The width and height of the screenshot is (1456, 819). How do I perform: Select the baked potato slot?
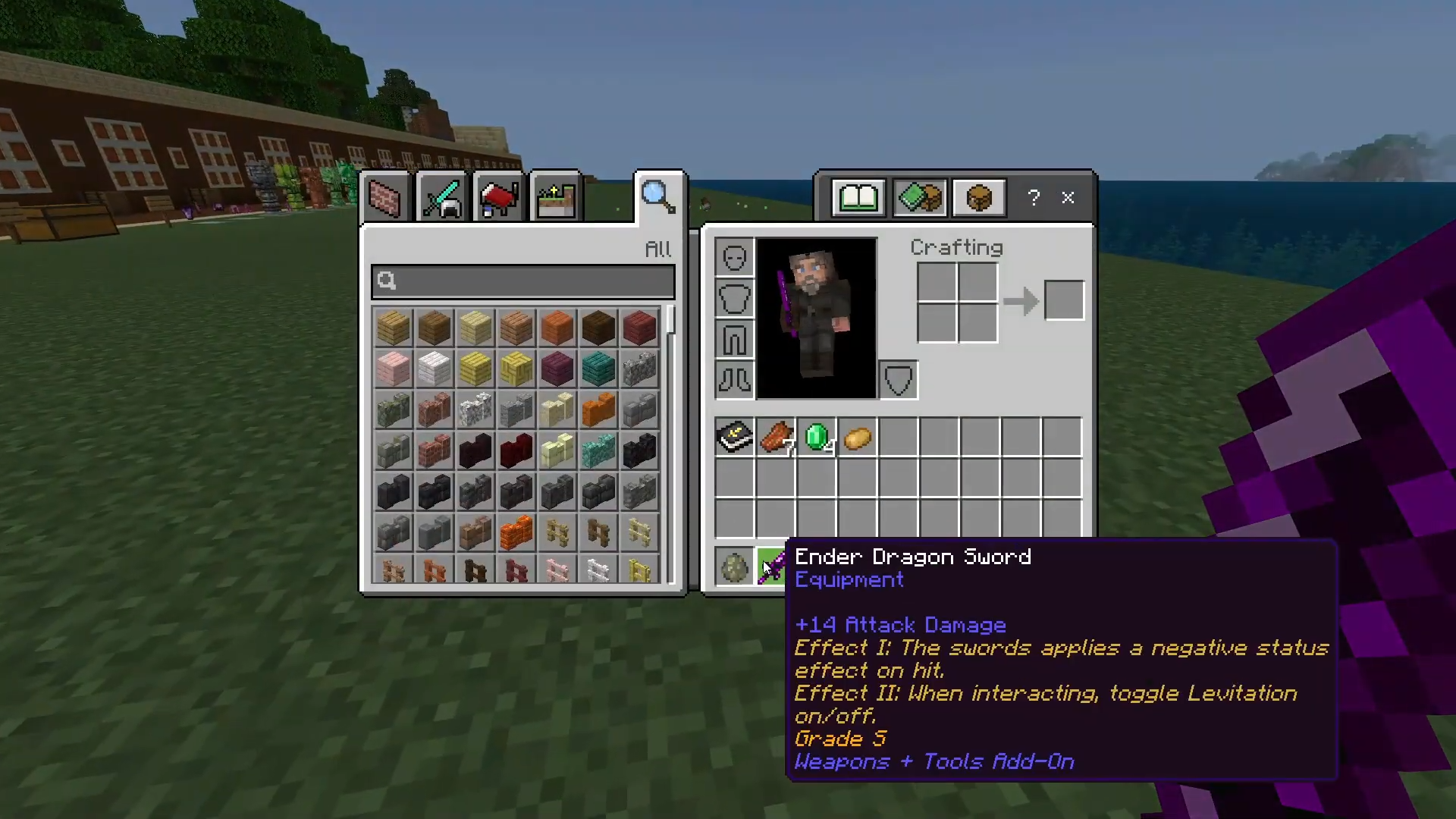coord(858,438)
